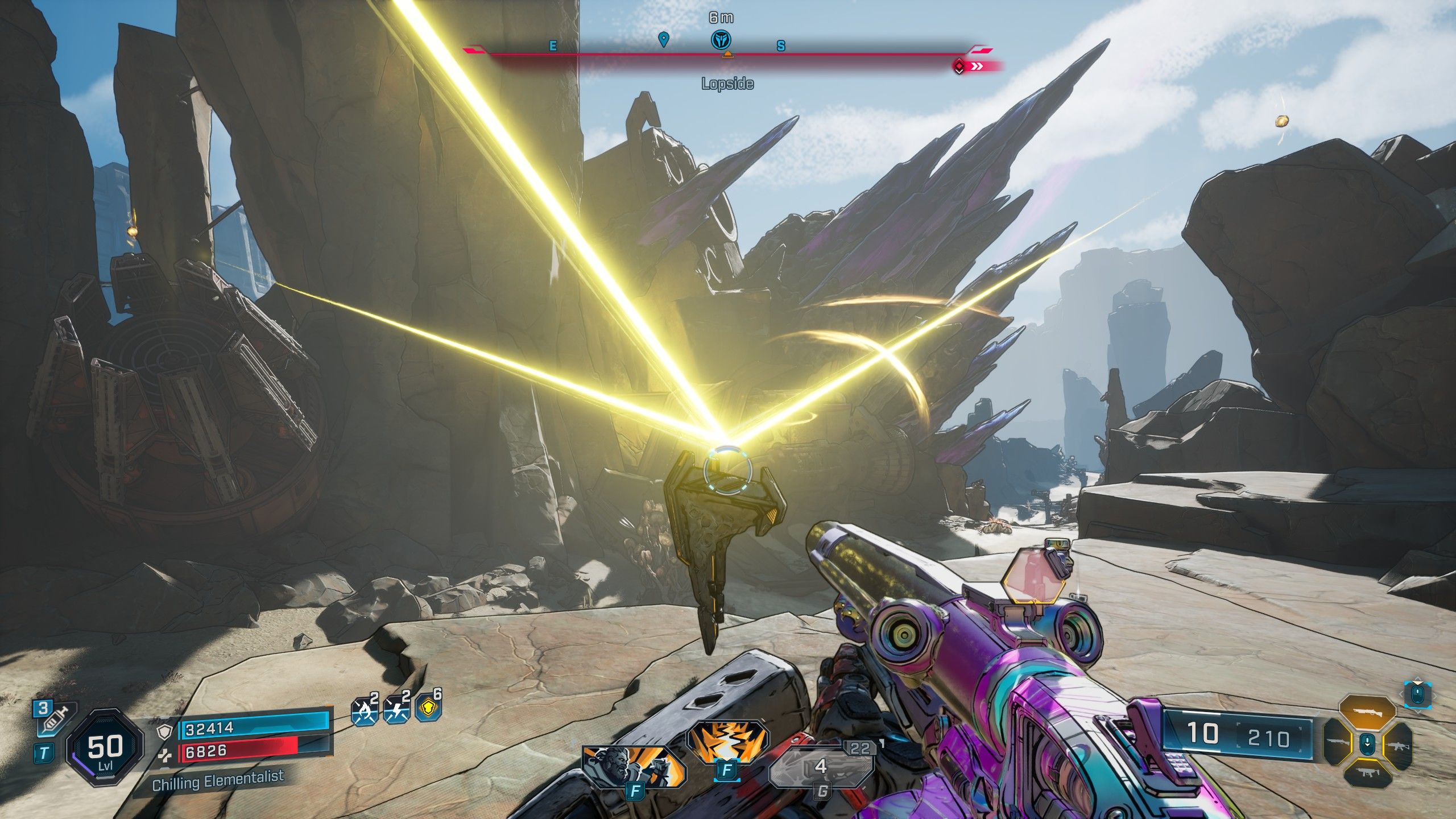Select the highlighted top weapon slot

click(x=1367, y=712)
